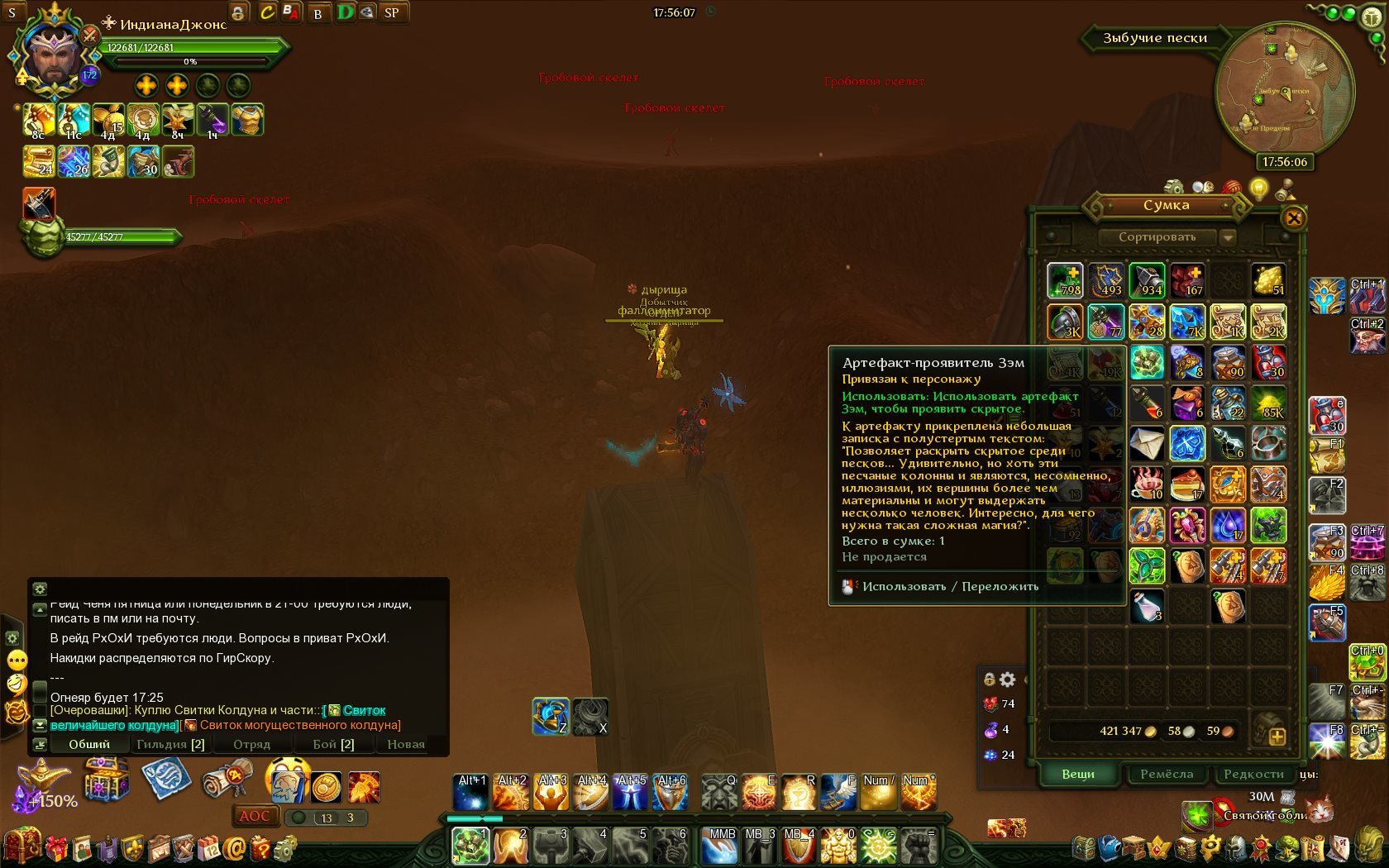The width and height of the screenshot is (1389, 868).
Task: Switch to the Бой chat tab
Action: pos(333,744)
